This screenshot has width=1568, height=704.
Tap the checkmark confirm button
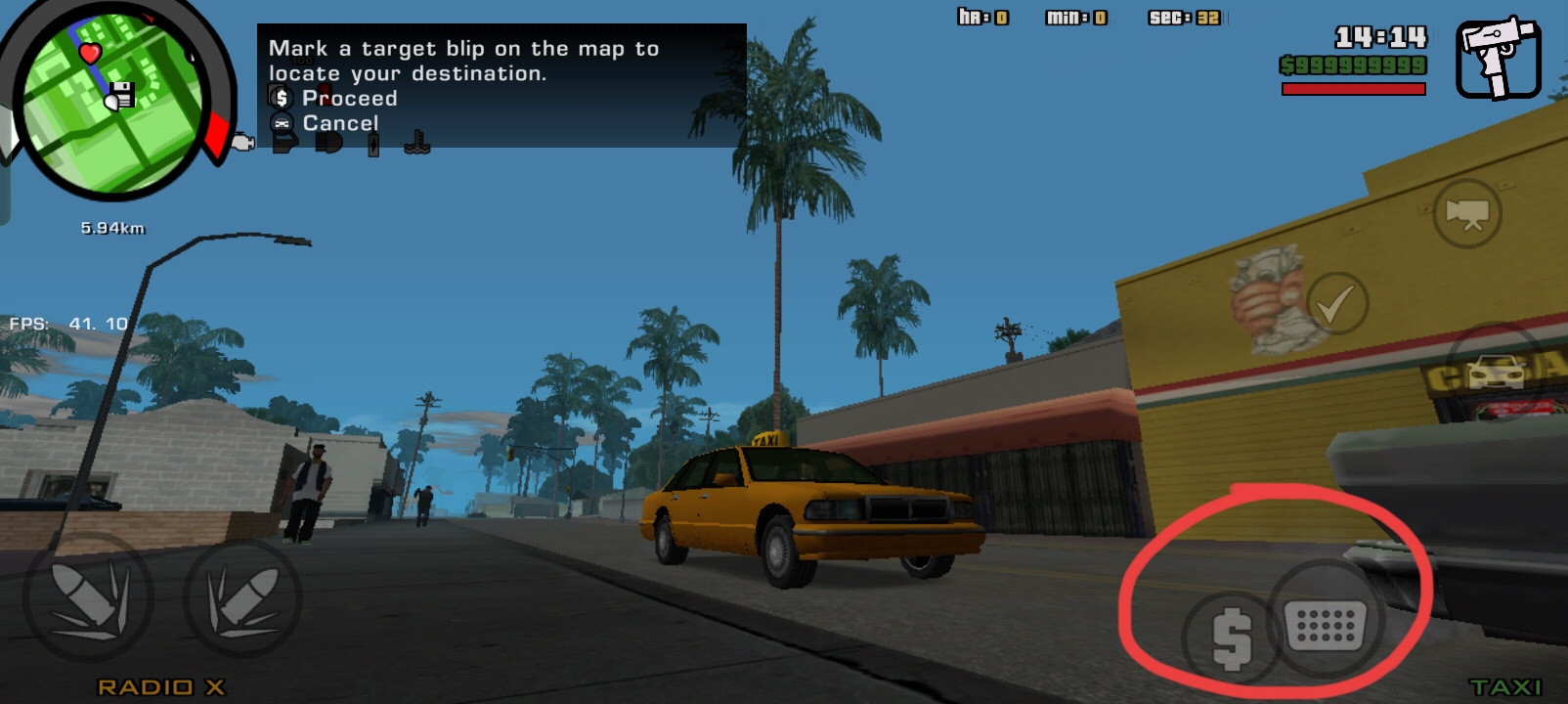click(x=1335, y=304)
